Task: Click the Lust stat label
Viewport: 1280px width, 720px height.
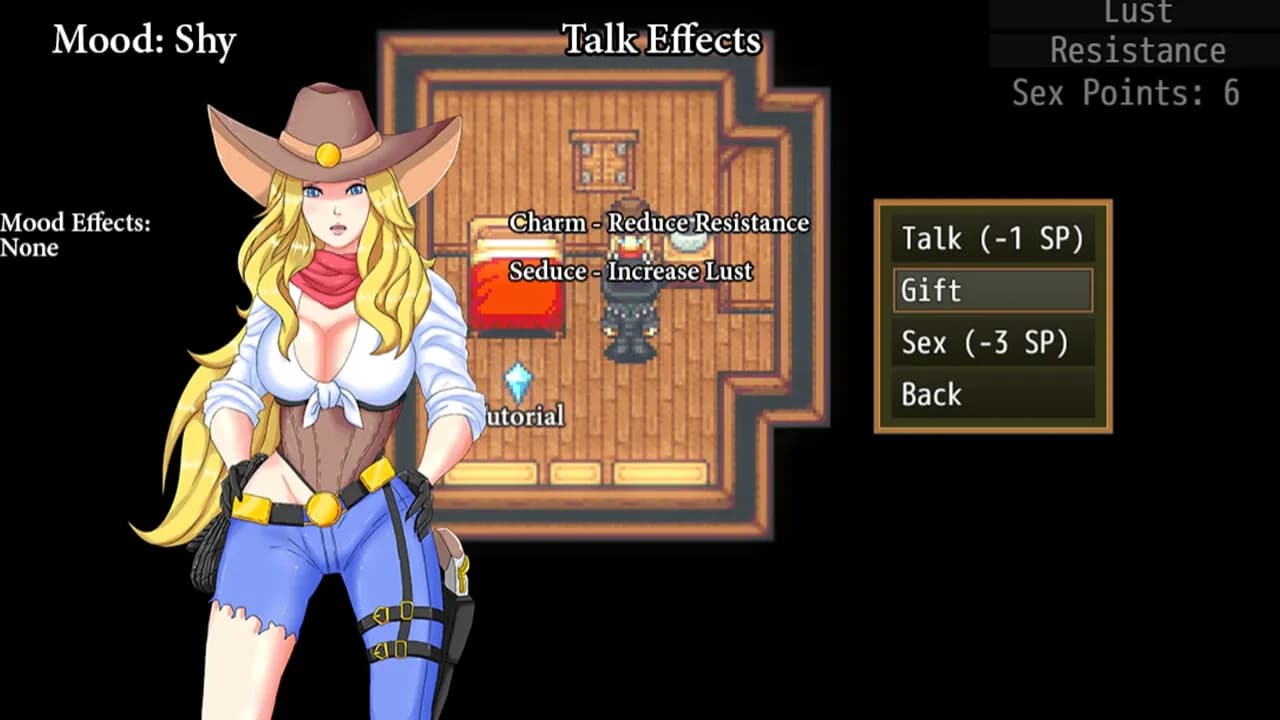Action: point(1137,13)
